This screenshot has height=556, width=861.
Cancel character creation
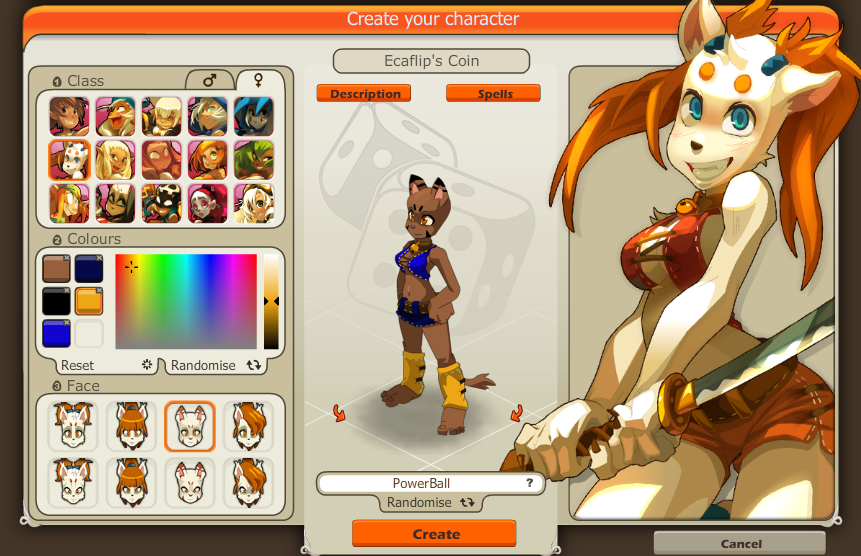pos(741,544)
